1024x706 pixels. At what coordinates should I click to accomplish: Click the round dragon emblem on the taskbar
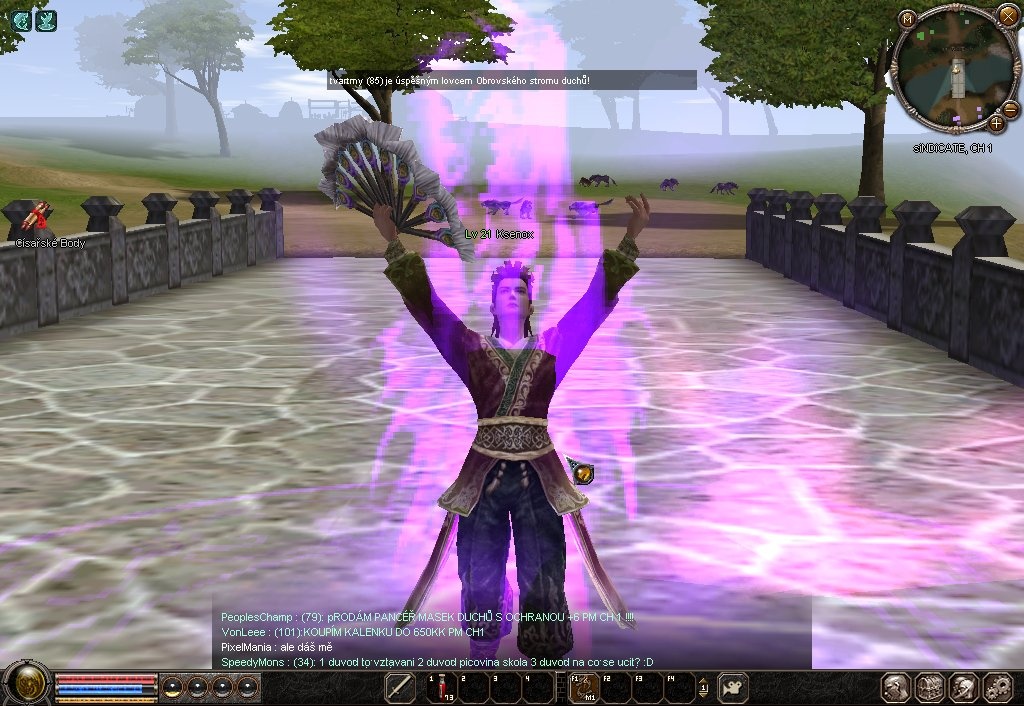(x=26, y=684)
